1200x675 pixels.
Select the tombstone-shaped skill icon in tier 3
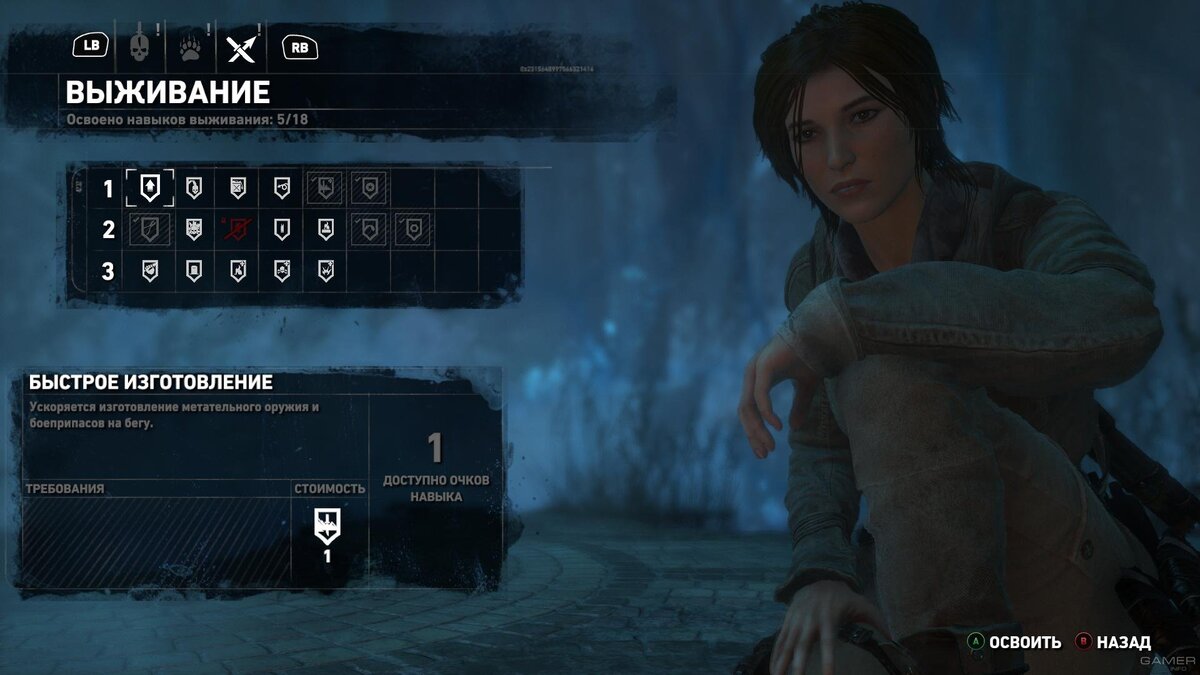(x=193, y=271)
